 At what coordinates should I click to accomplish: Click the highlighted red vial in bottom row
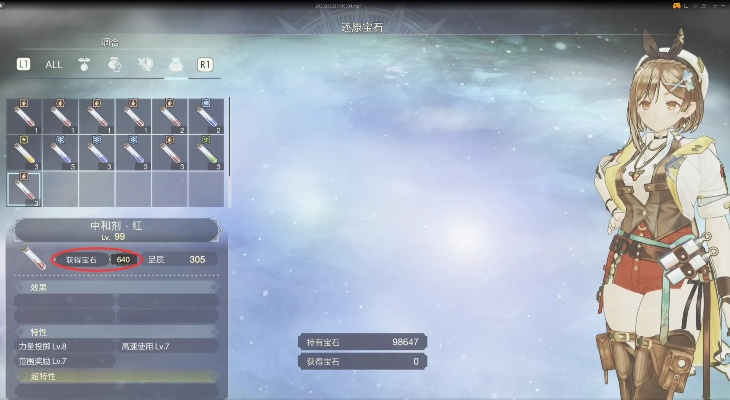click(x=24, y=188)
